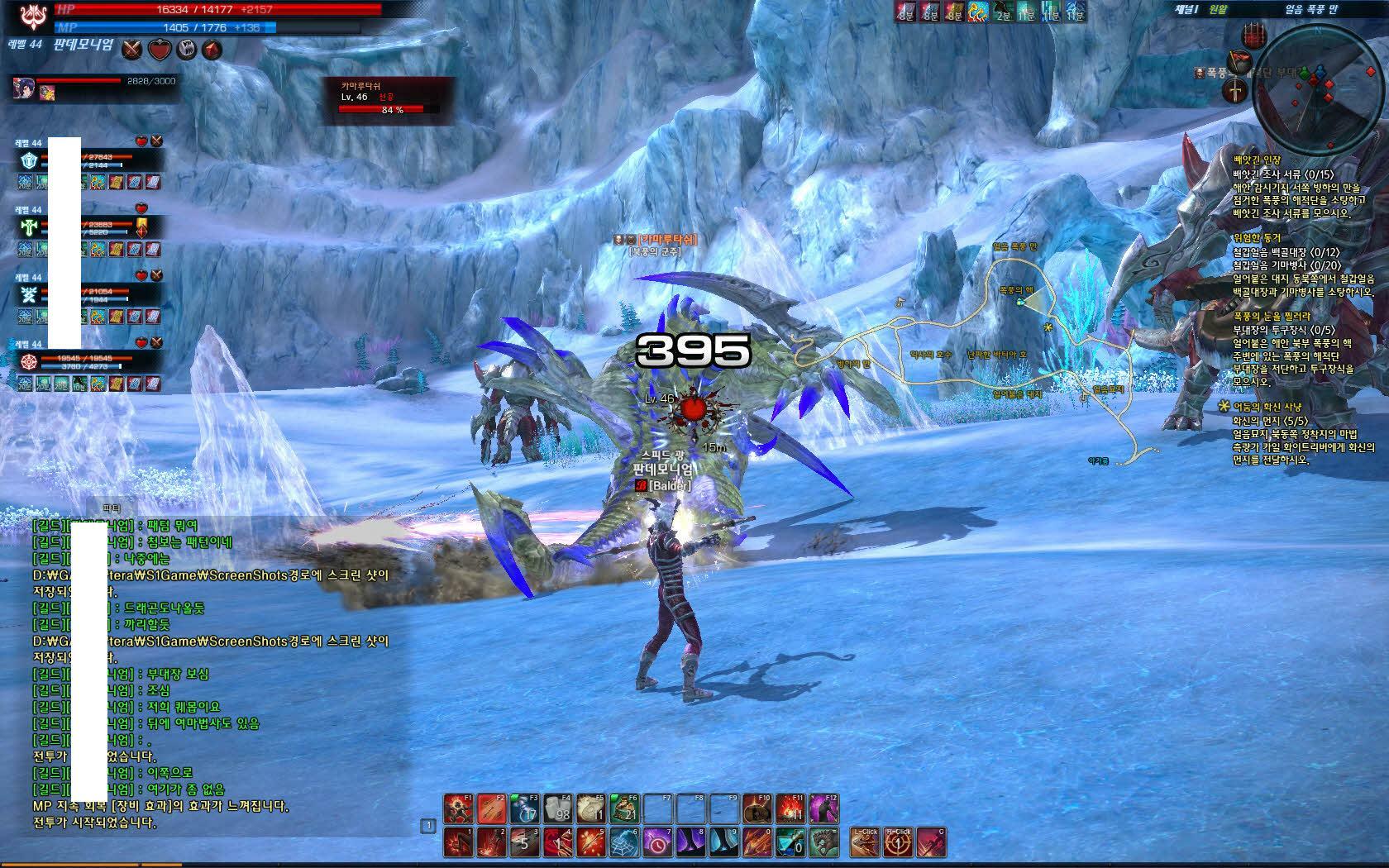Fire the arrow volley skill in slot F2

(491, 808)
